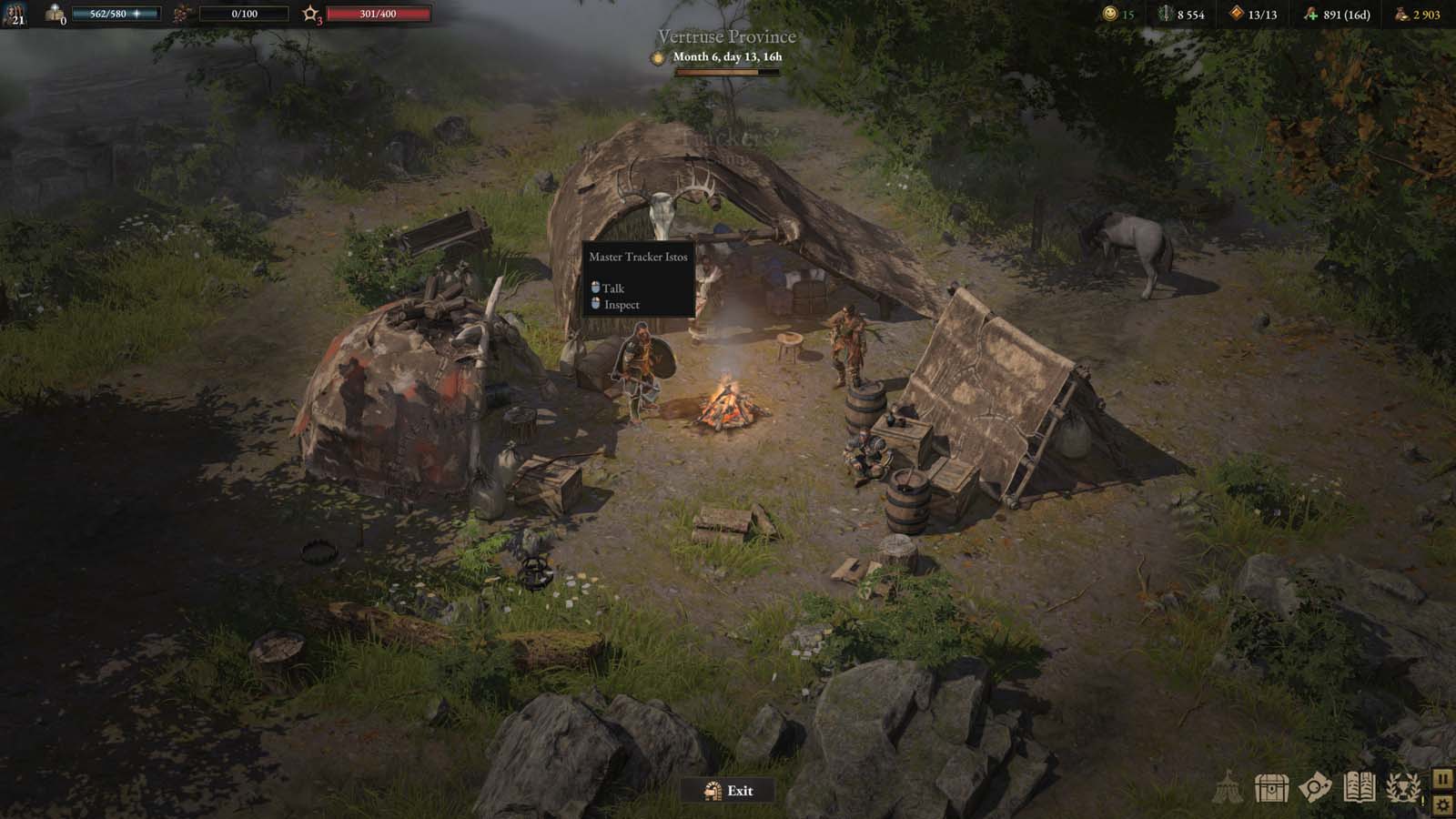
Task: Open the settings gear icon
Action: pyautogui.click(x=1444, y=804)
